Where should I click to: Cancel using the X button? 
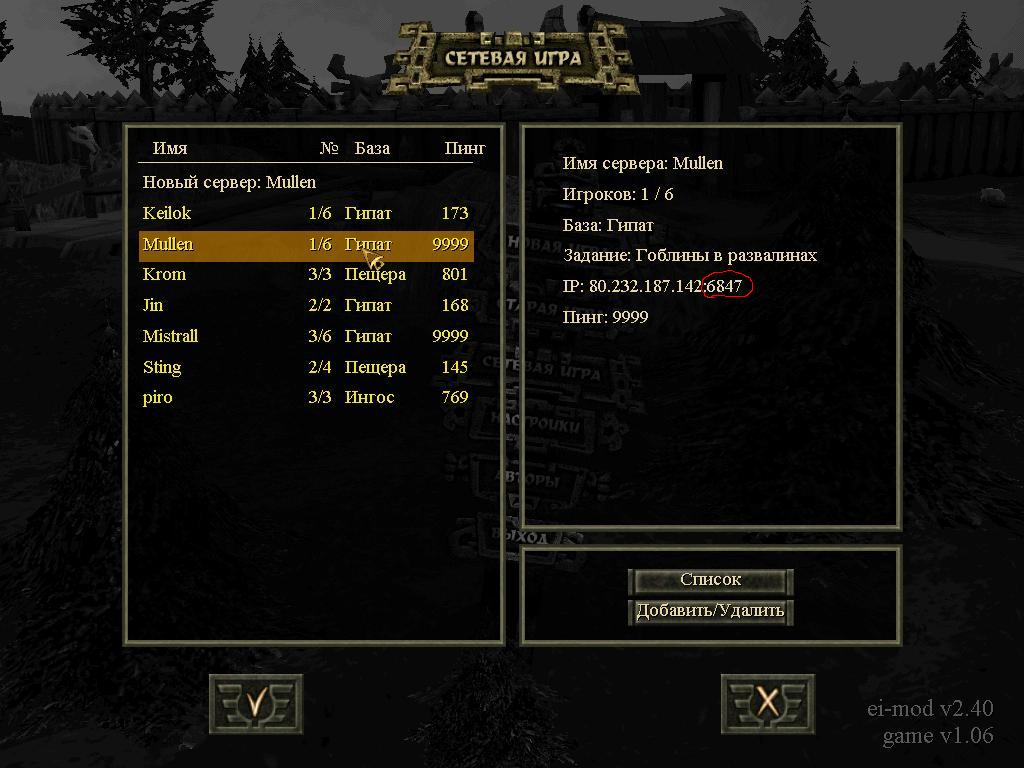[x=767, y=703]
